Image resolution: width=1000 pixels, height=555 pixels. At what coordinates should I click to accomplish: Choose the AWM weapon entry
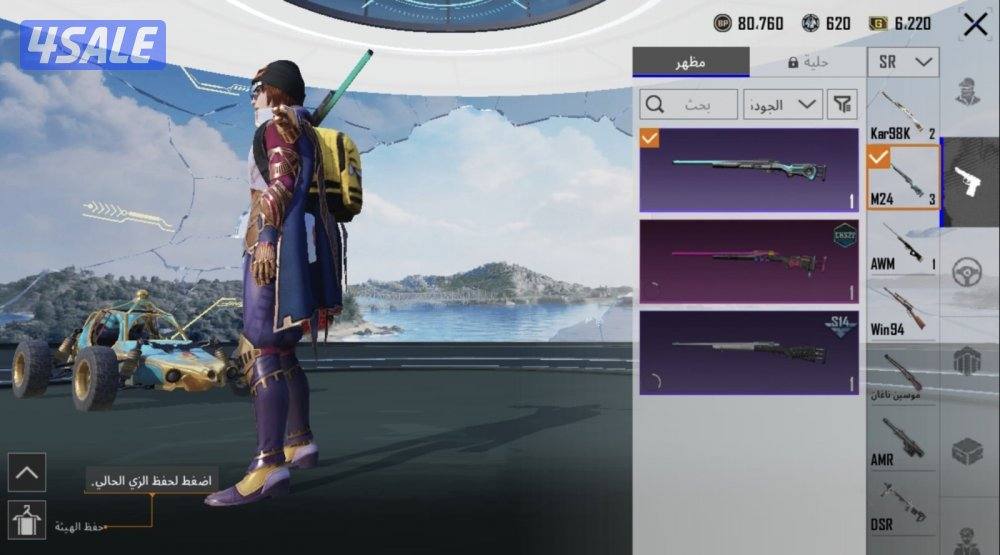tap(903, 247)
